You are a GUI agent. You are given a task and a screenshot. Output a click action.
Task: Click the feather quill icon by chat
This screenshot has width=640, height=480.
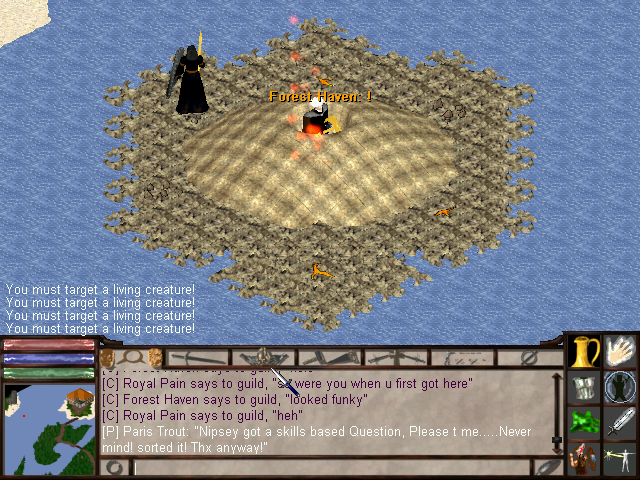[547, 467]
